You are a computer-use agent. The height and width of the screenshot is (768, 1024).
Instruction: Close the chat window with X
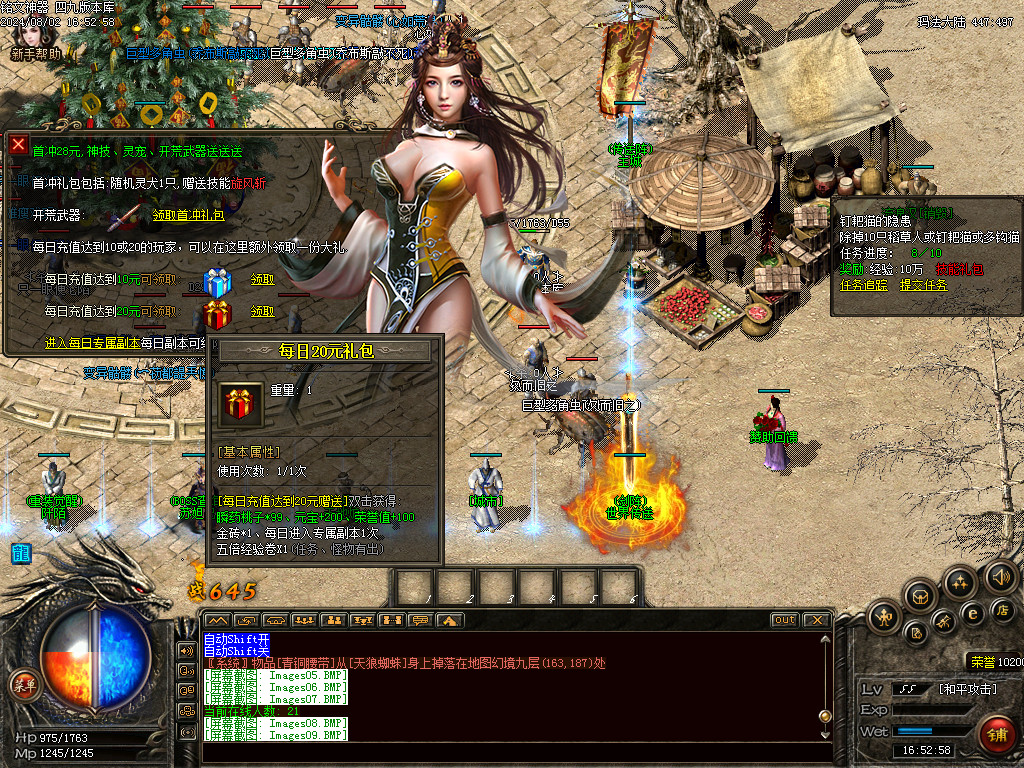(818, 620)
